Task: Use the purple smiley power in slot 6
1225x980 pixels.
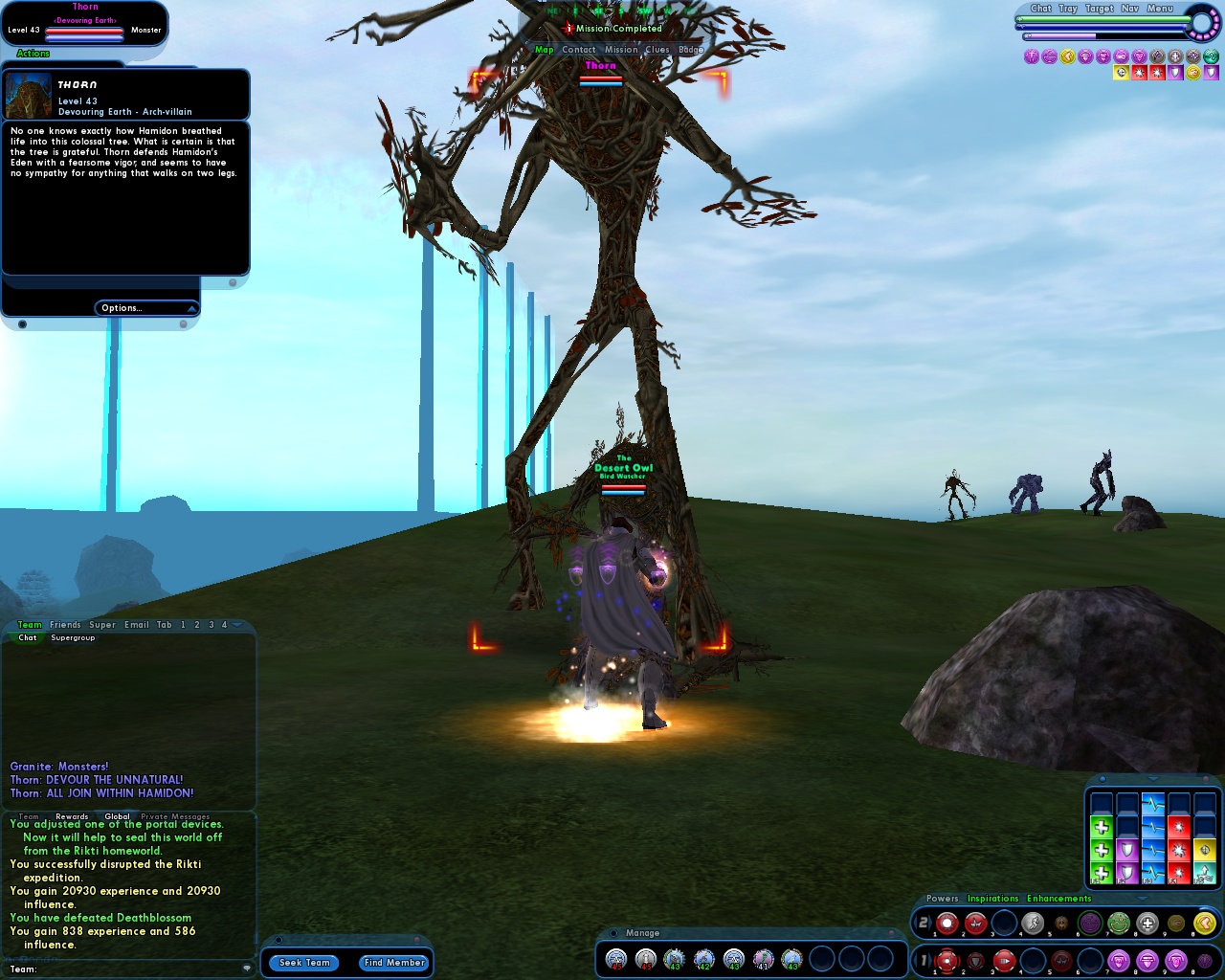Action: click(1090, 922)
